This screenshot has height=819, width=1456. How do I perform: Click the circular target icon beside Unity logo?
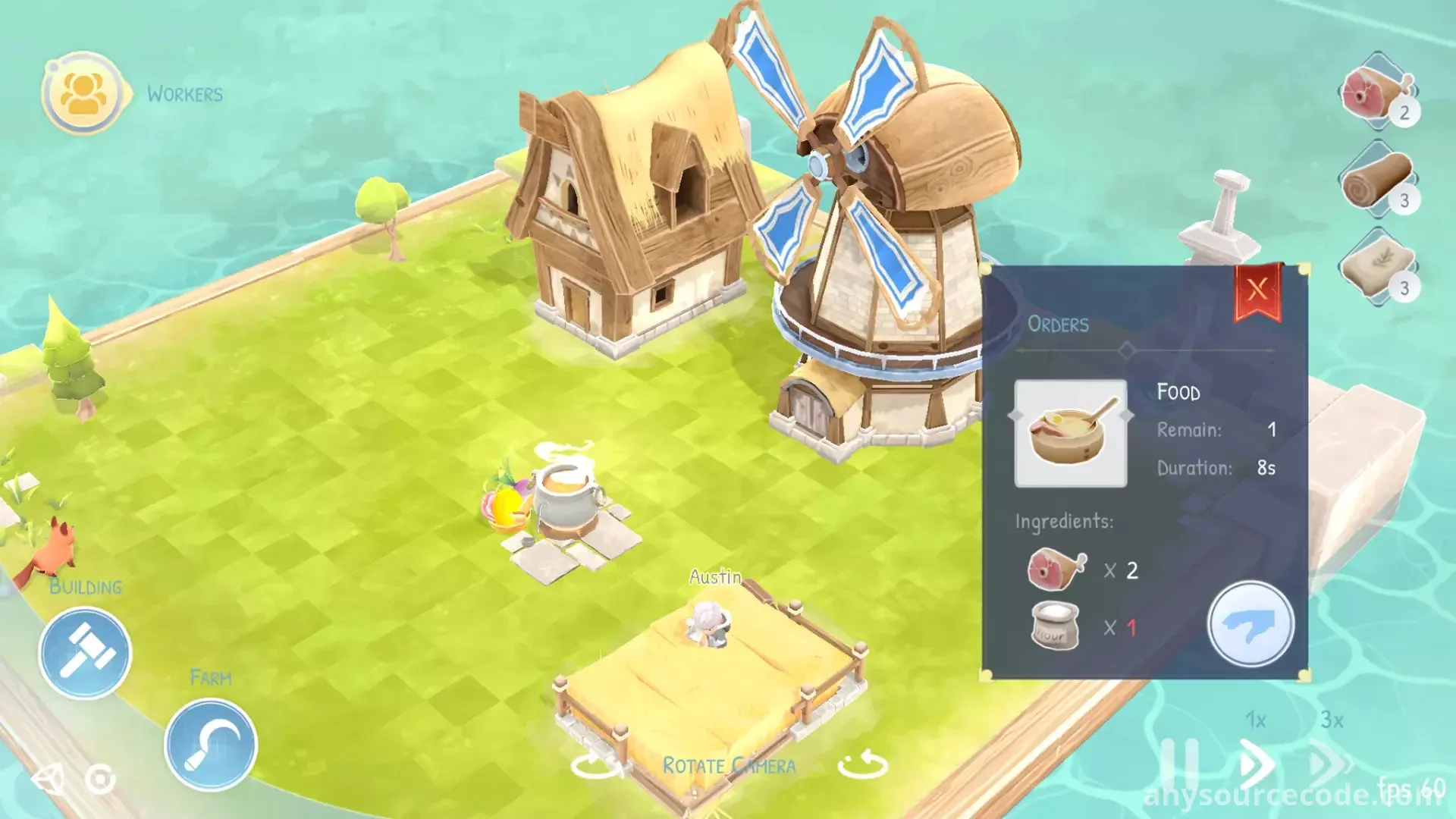100,779
